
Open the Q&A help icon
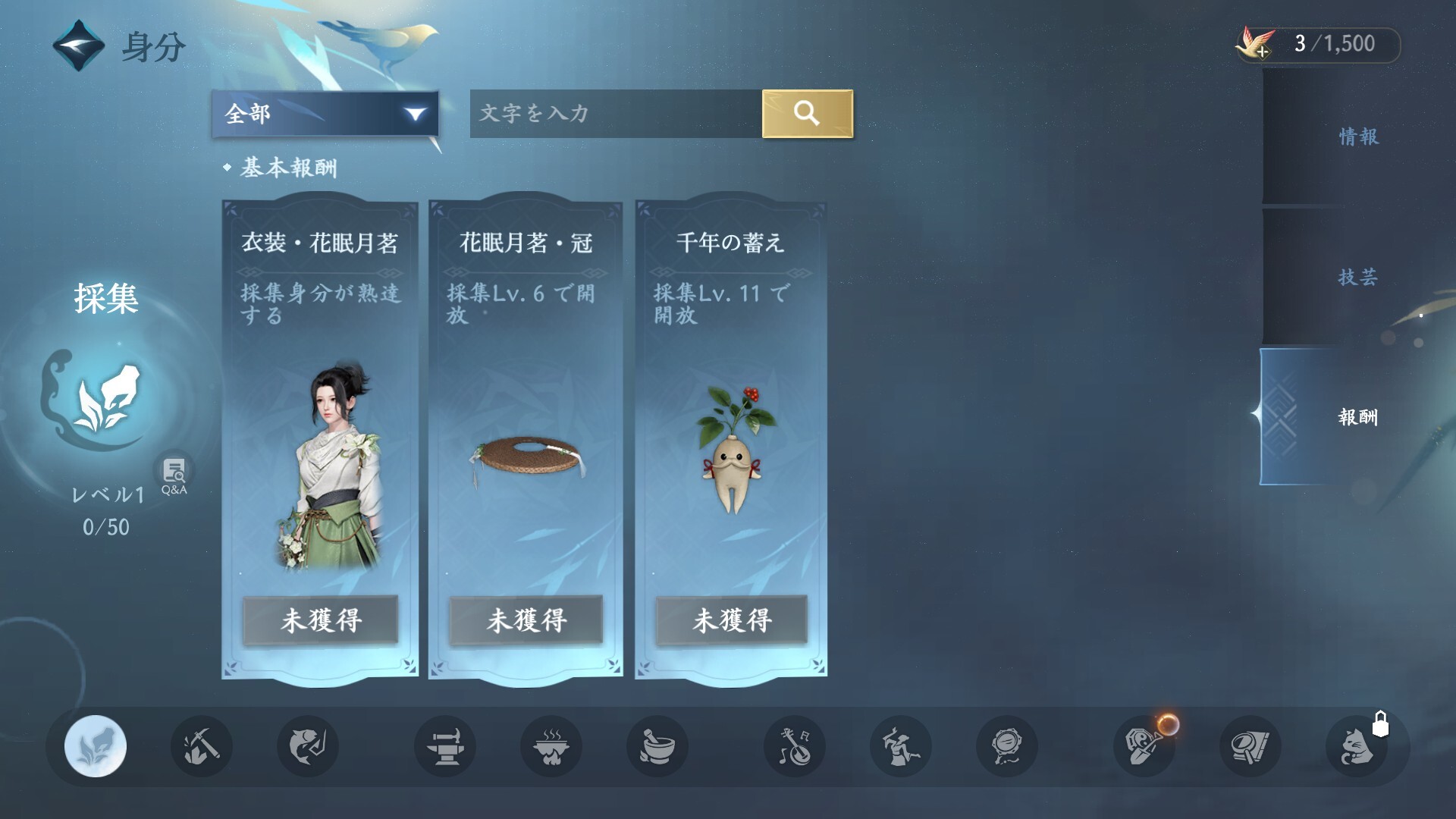click(x=174, y=475)
